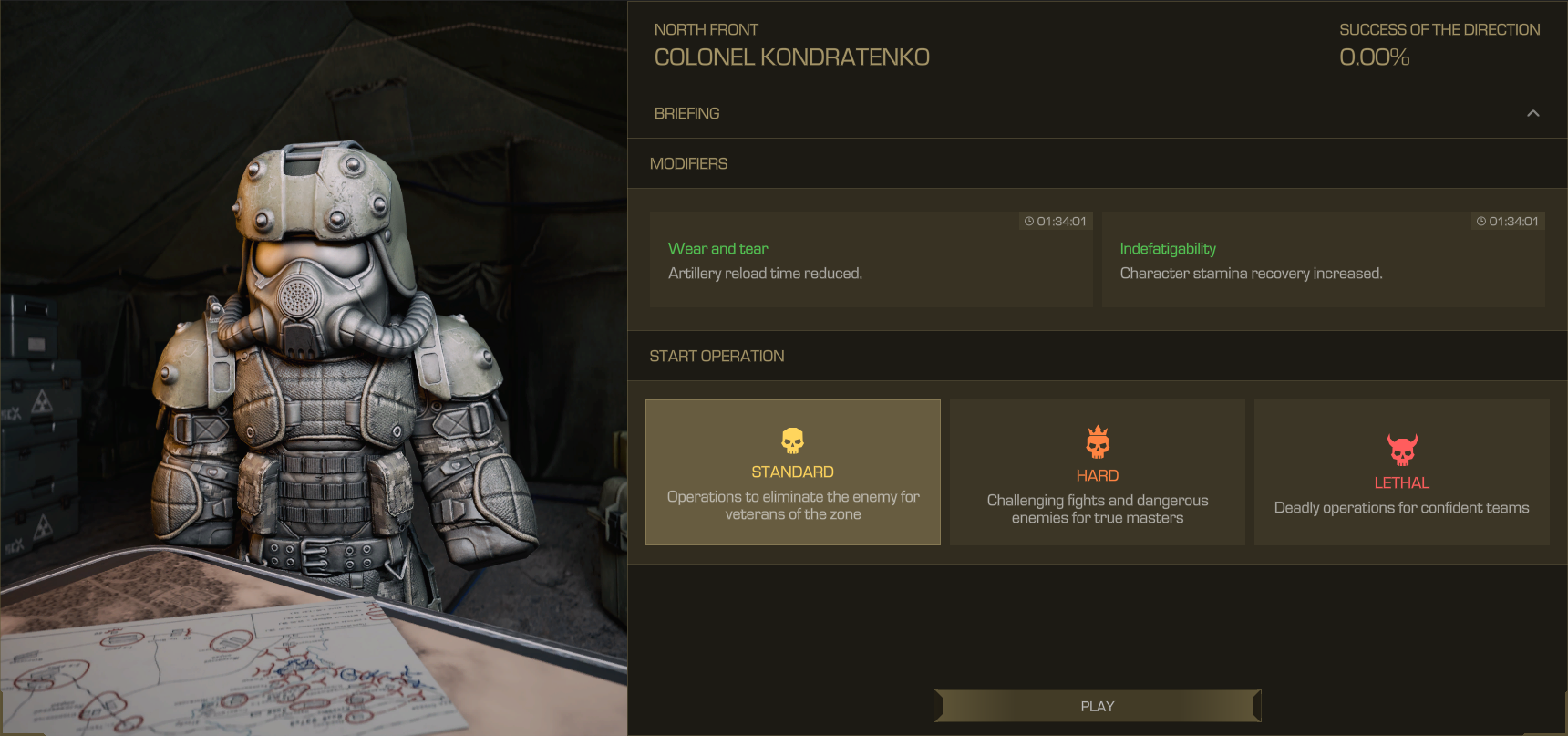This screenshot has height=736, width=1568.
Task: Collapse the Briefing section
Action: [1532, 113]
